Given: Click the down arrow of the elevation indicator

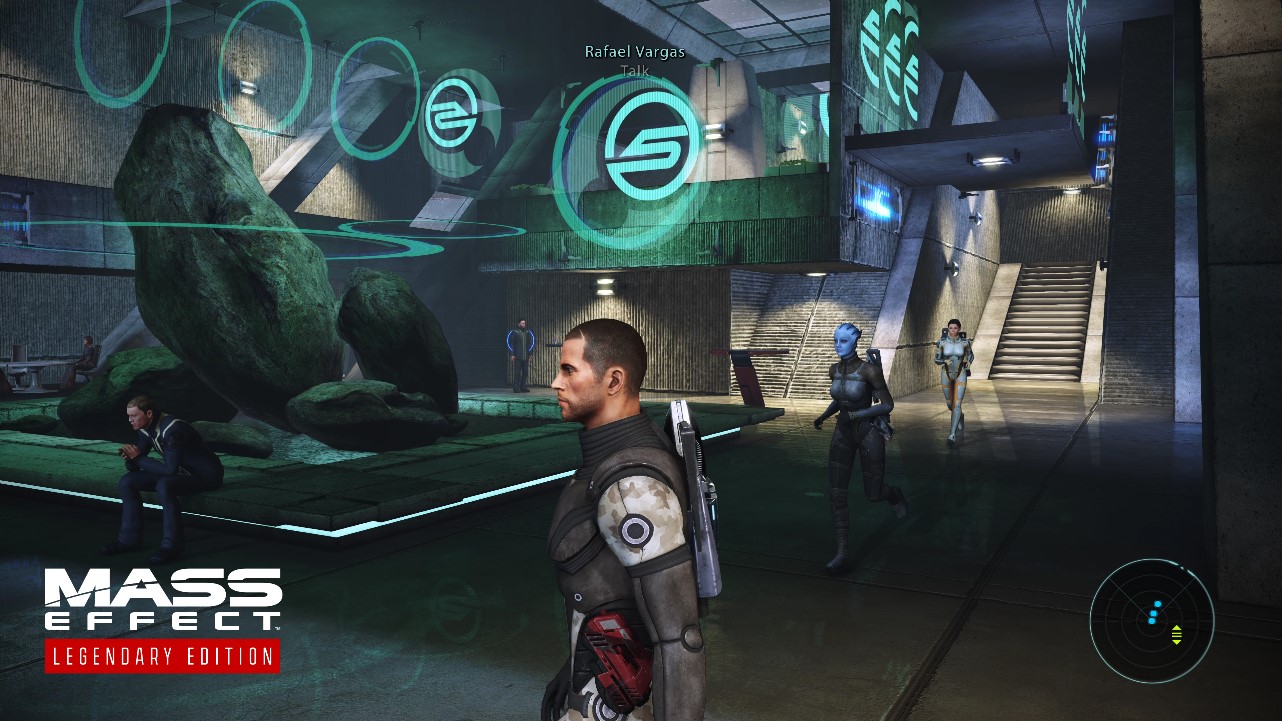Looking at the screenshot, I should click(1177, 644).
